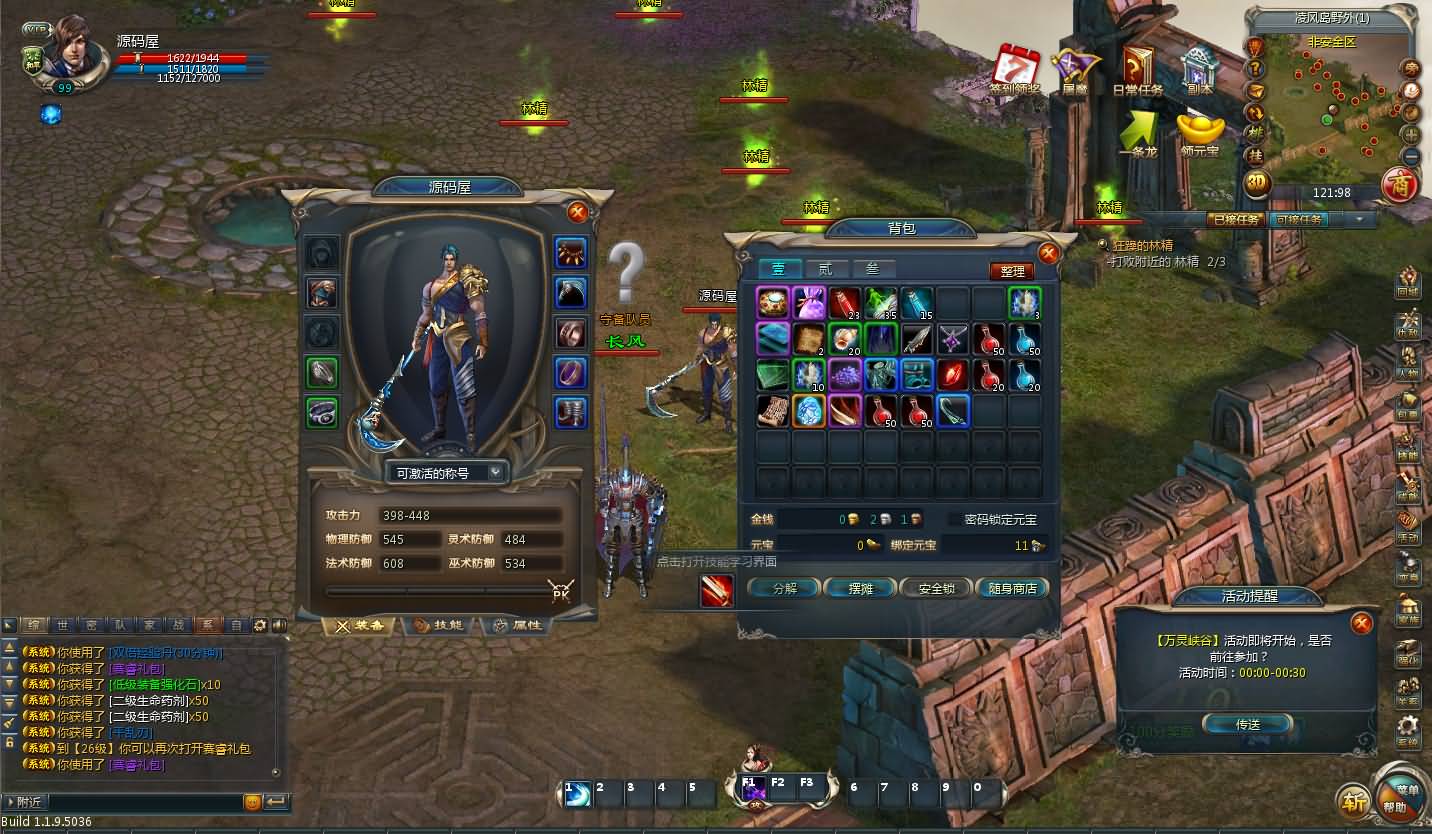Switch to bag page 叁
This screenshot has height=834, width=1432.
(x=872, y=269)
